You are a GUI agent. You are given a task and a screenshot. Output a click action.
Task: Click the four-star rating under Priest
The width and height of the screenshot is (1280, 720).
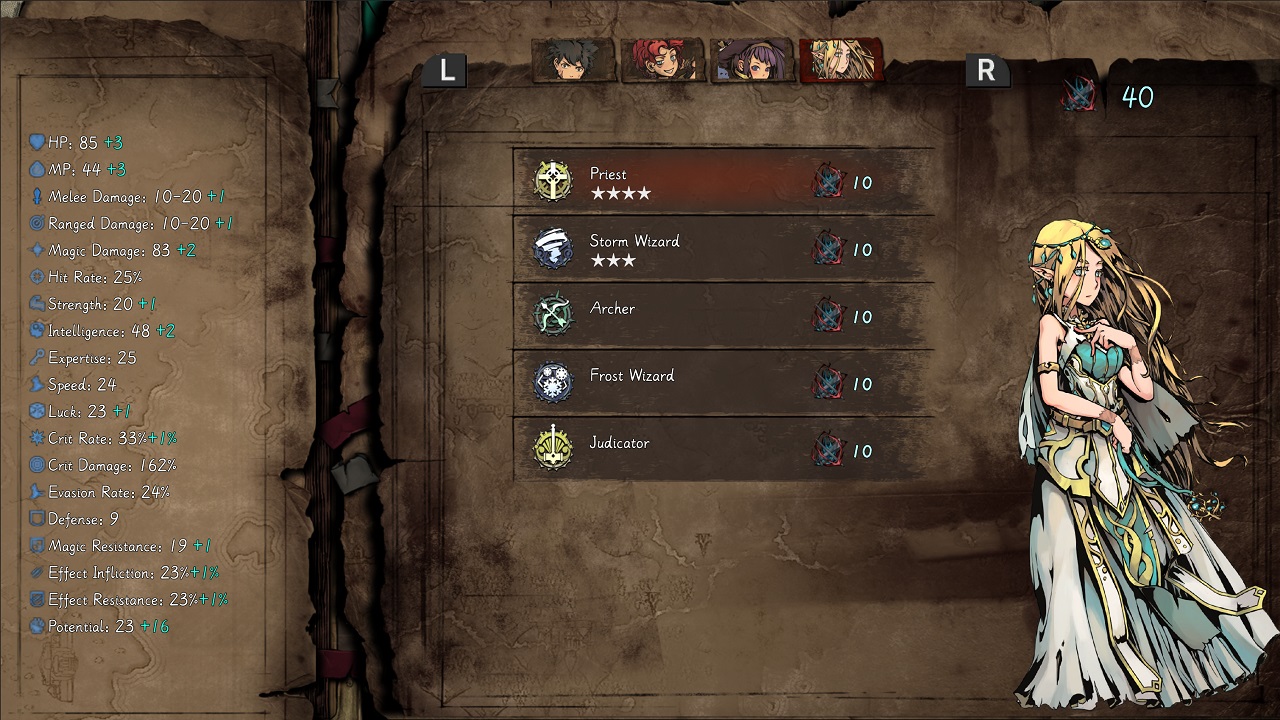621,195
